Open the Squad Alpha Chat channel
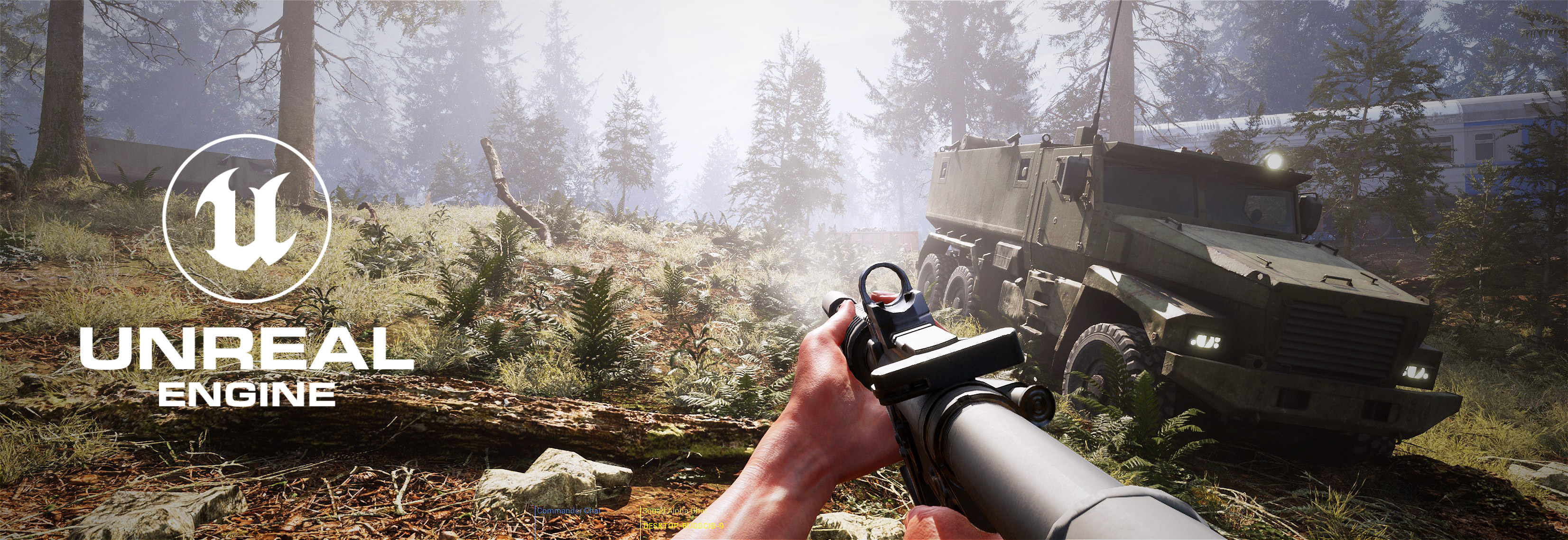This screenshot has height=540, width=1568. (x=674, y=511)
